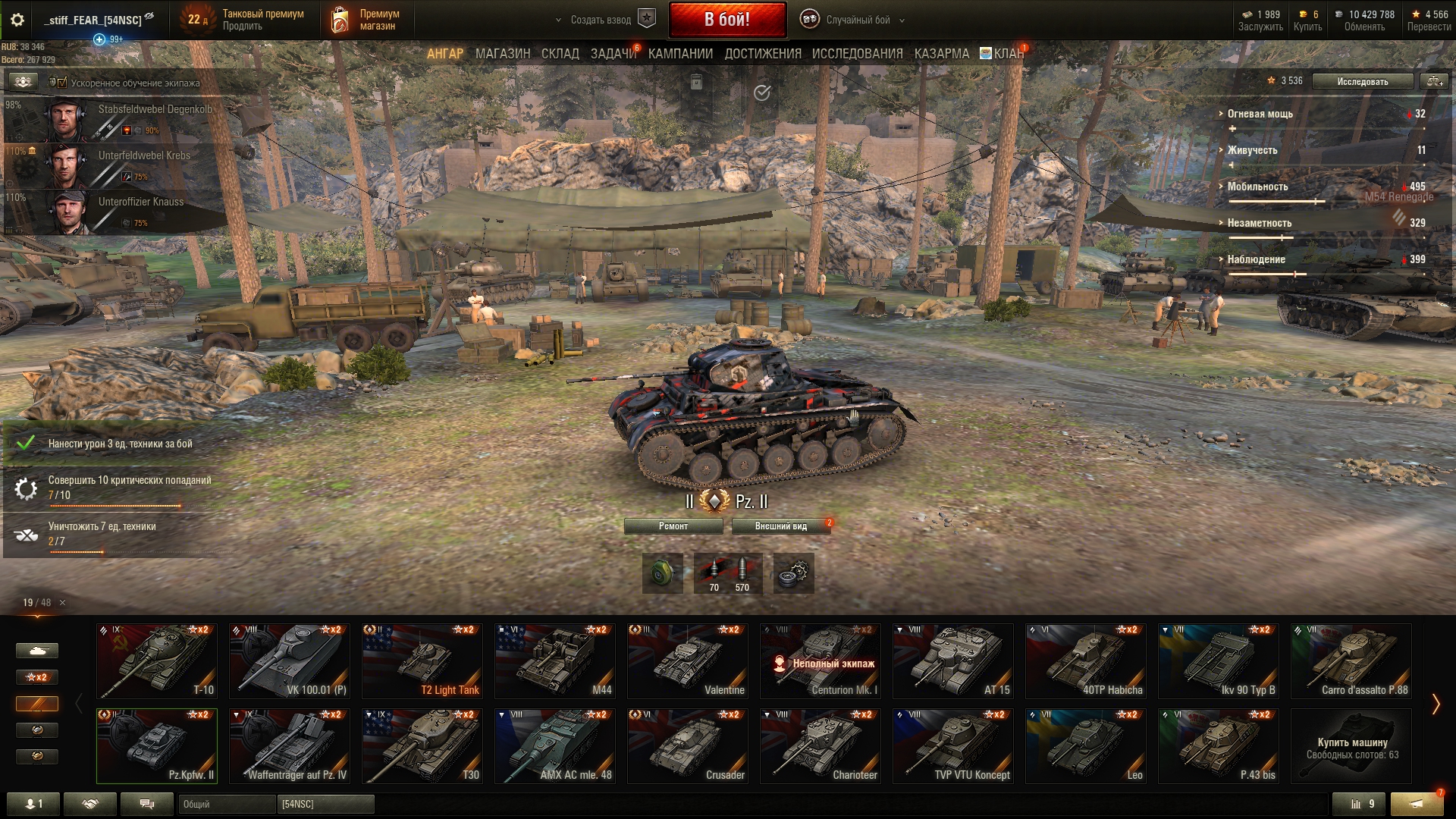
Task: Toggle Ускоренное обучение экипажа checkbox
Action: click(x=62, y=83)
